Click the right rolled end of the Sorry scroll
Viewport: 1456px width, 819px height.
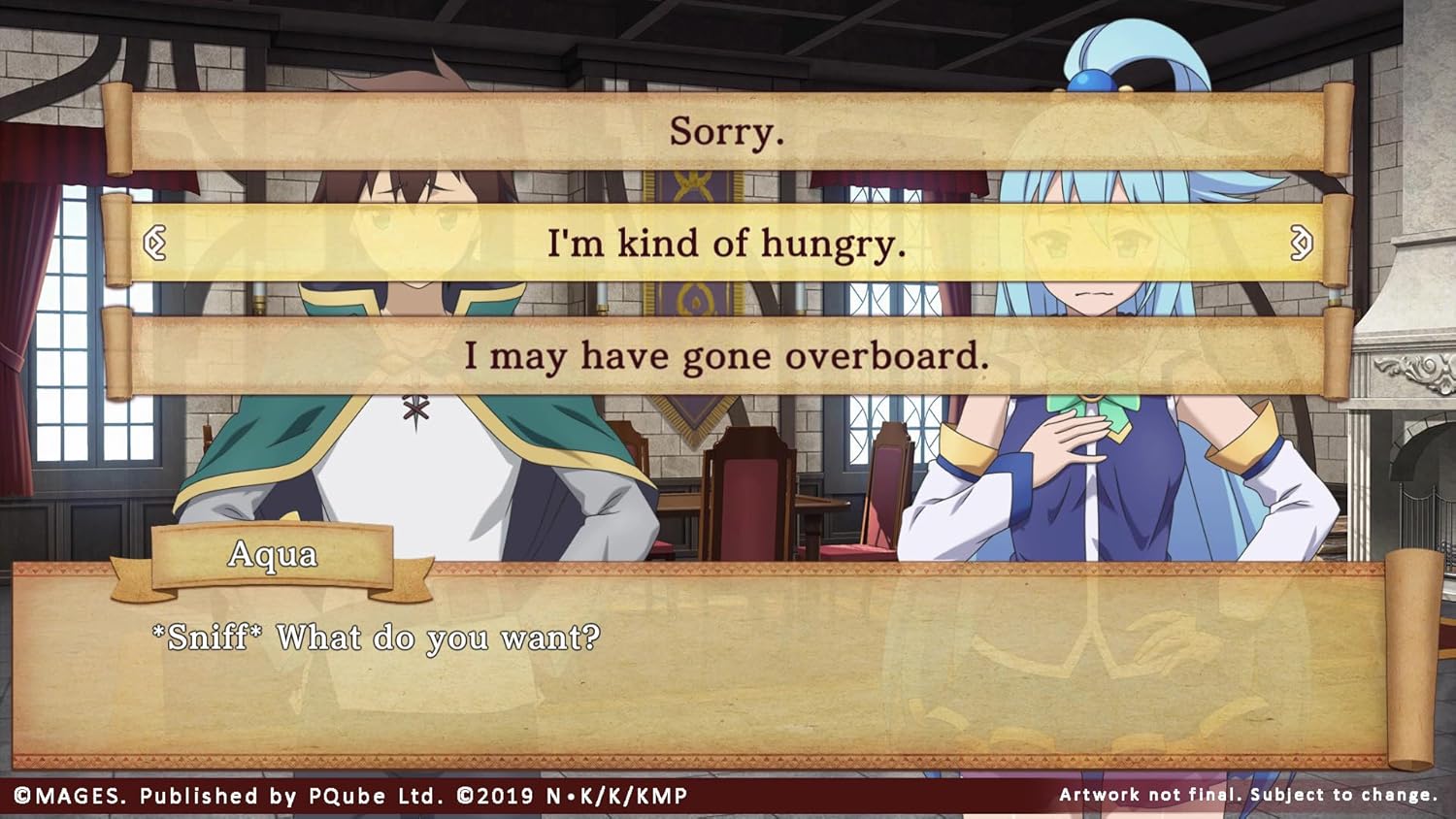click(1340, 128)
